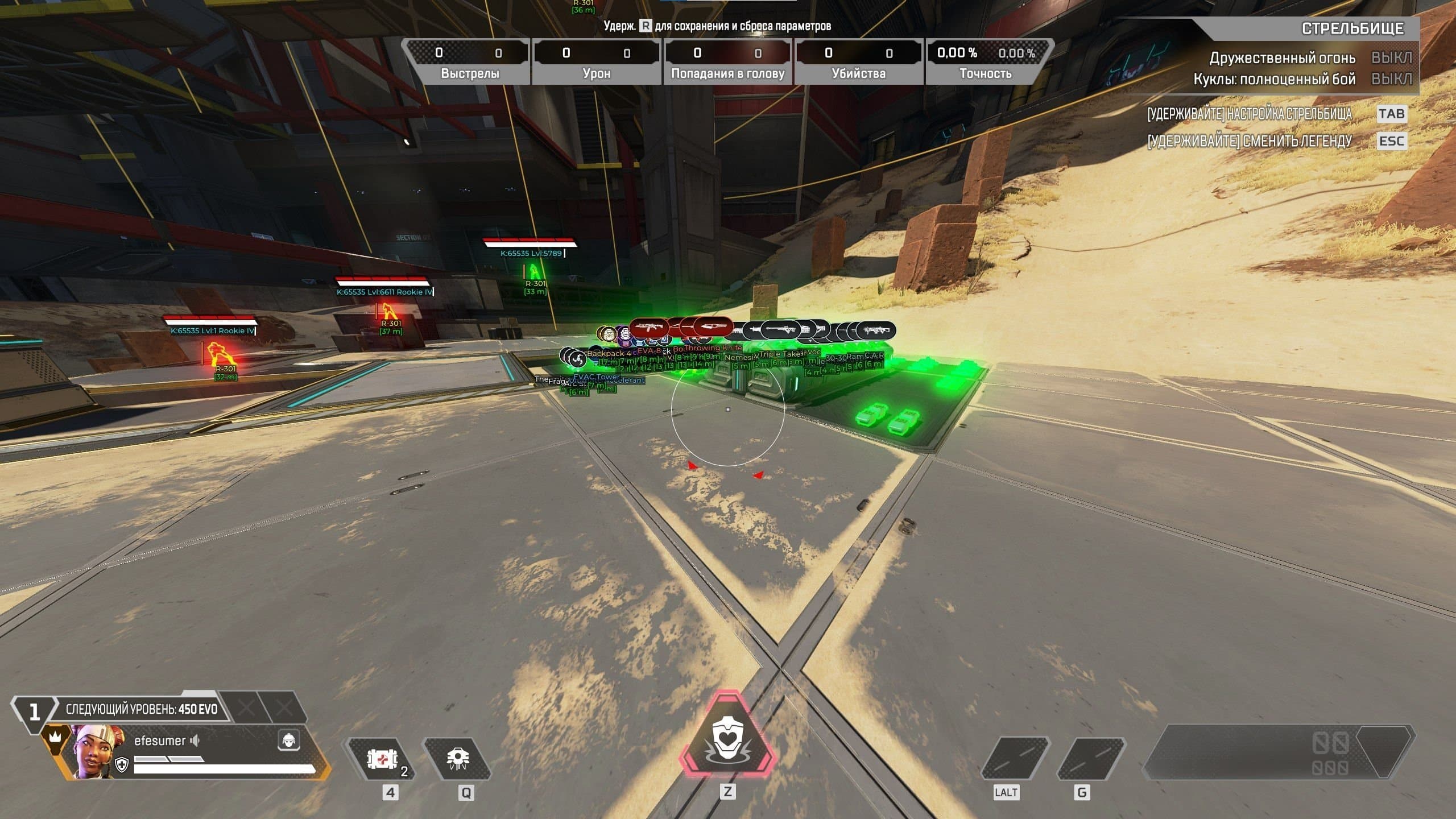Switch to the Точность stat panel
The height and width of the screenshot is (819, 1456).
point(990,60)
